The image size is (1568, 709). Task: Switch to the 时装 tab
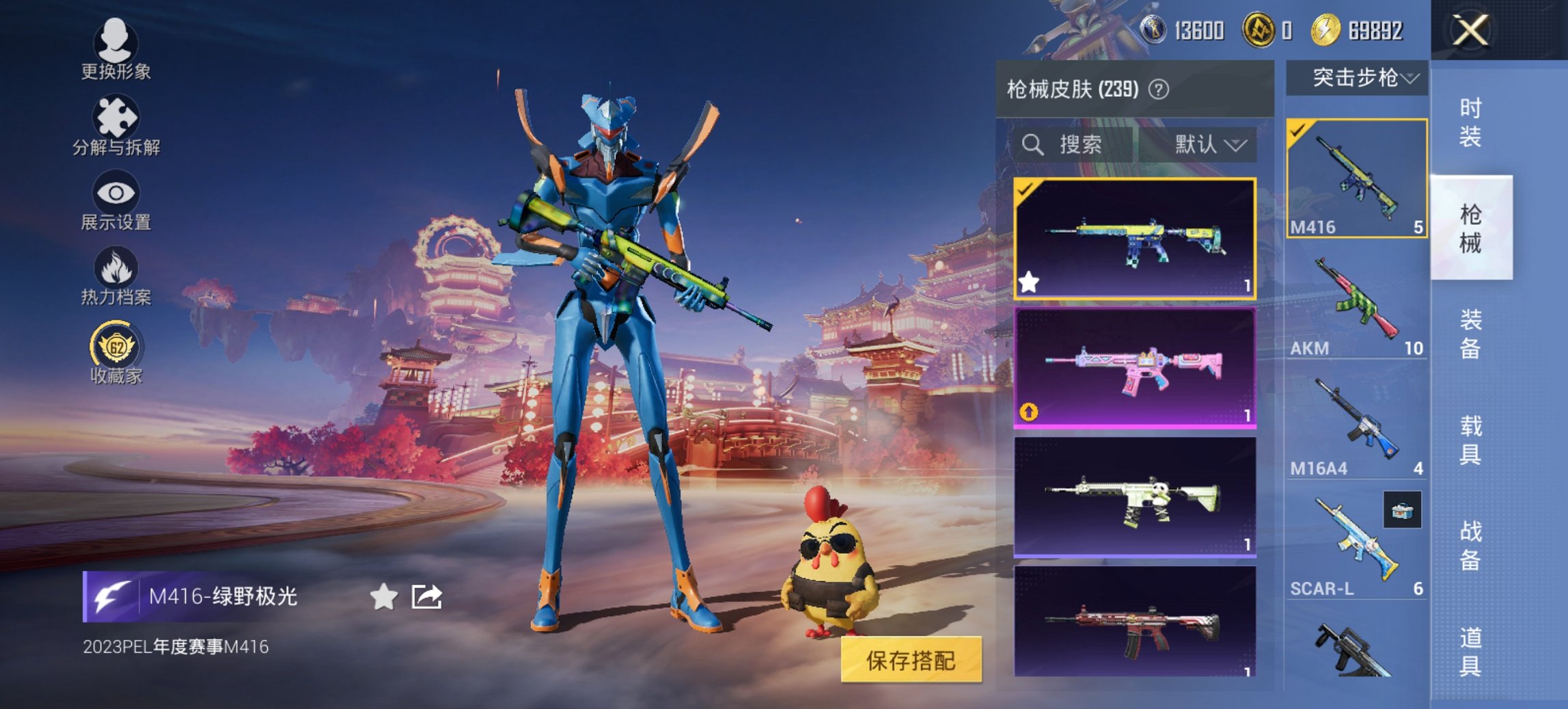tap(1472, 121)
